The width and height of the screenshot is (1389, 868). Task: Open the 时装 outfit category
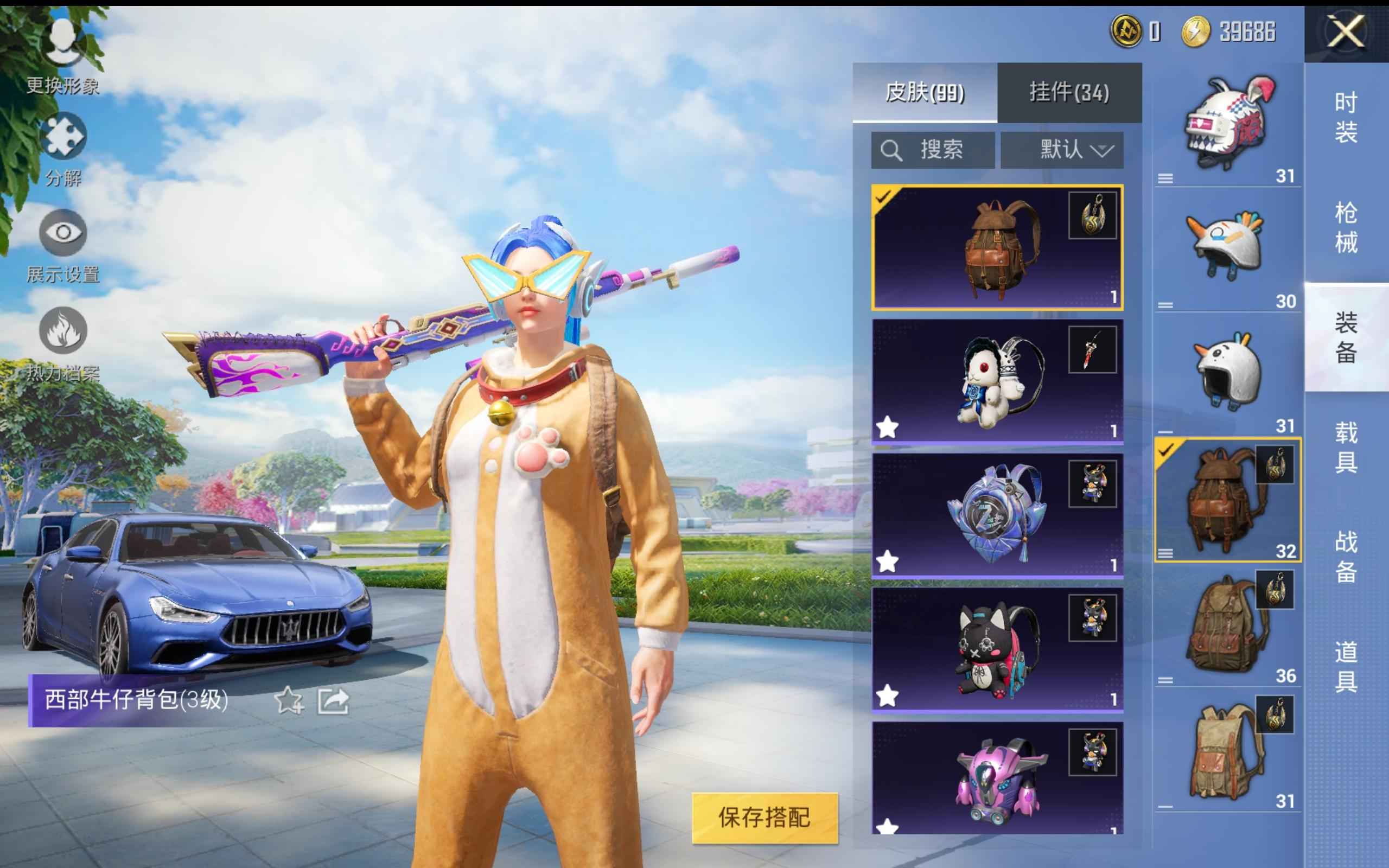pyautogui.click(x=1346, y=118)
